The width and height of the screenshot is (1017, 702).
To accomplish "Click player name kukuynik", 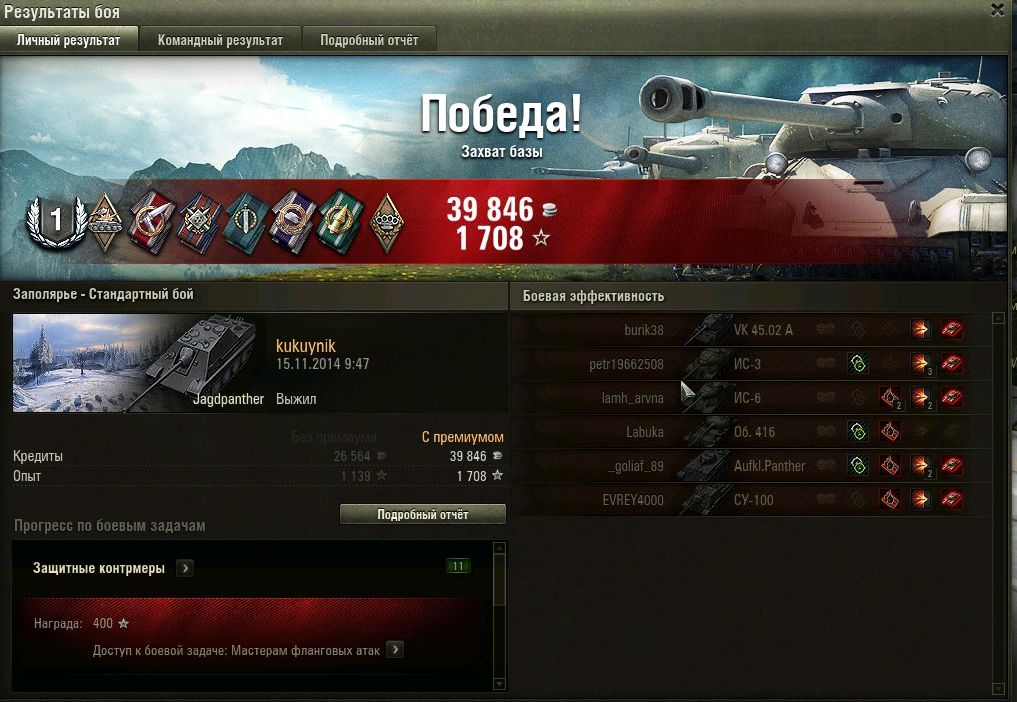I will (305, 346).
